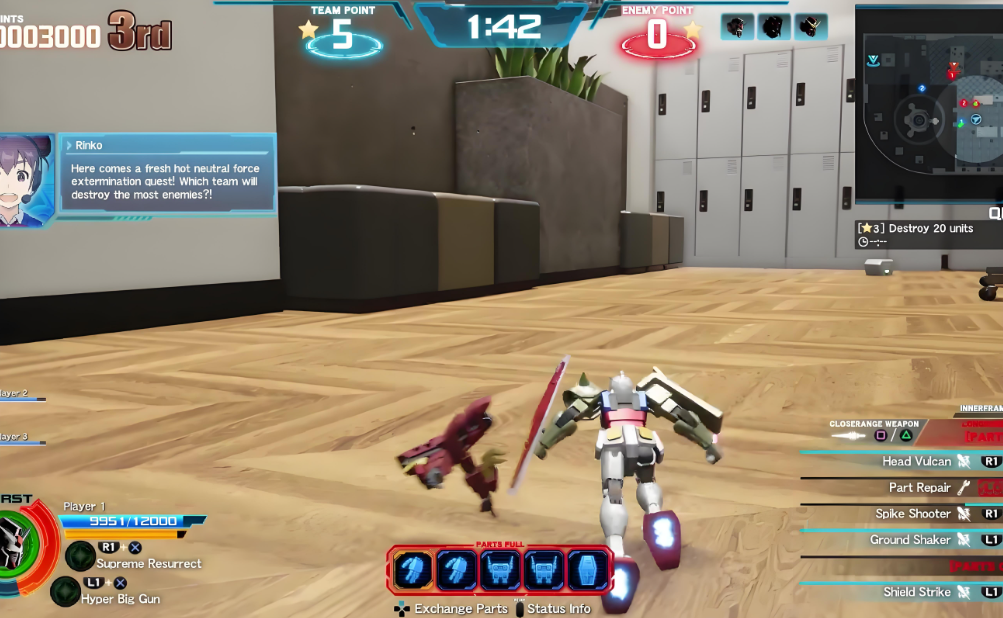1003x618 pixels.
Task: Select the Destroy 20 units quest tracker
Action: pos(929,229)
